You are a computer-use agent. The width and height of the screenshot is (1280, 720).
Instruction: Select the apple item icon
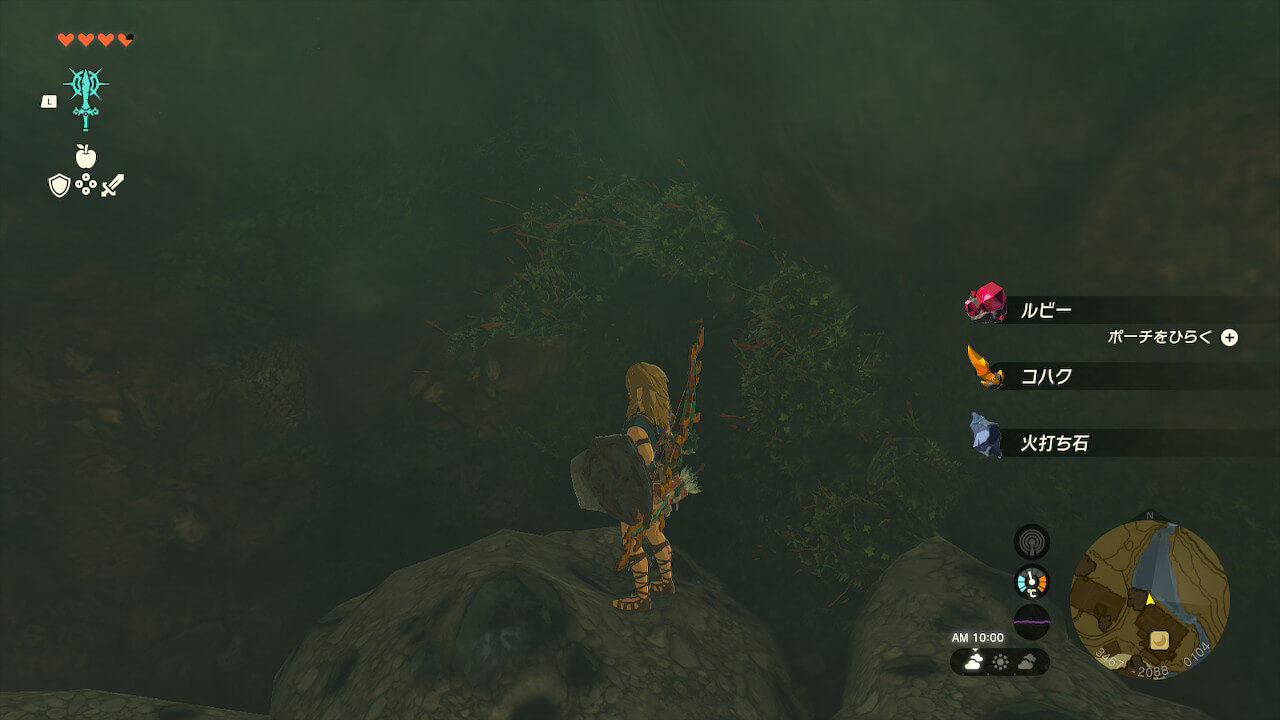[86, 156]
